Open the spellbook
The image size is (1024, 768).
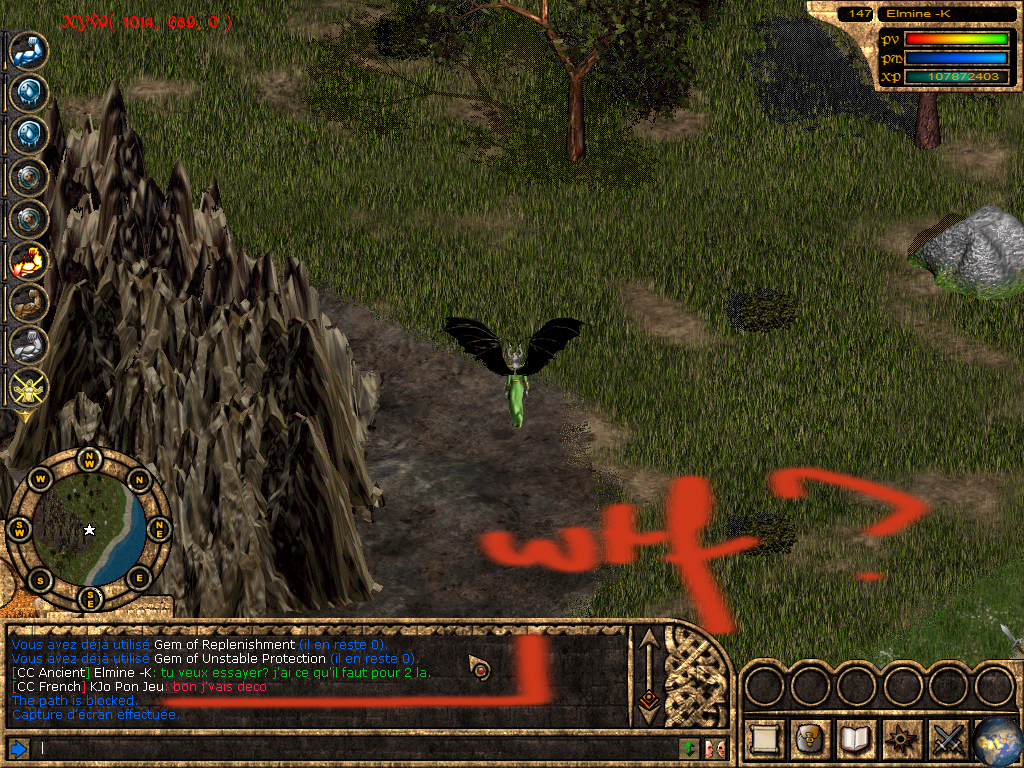pyautogui.click(x=855, y=739)
